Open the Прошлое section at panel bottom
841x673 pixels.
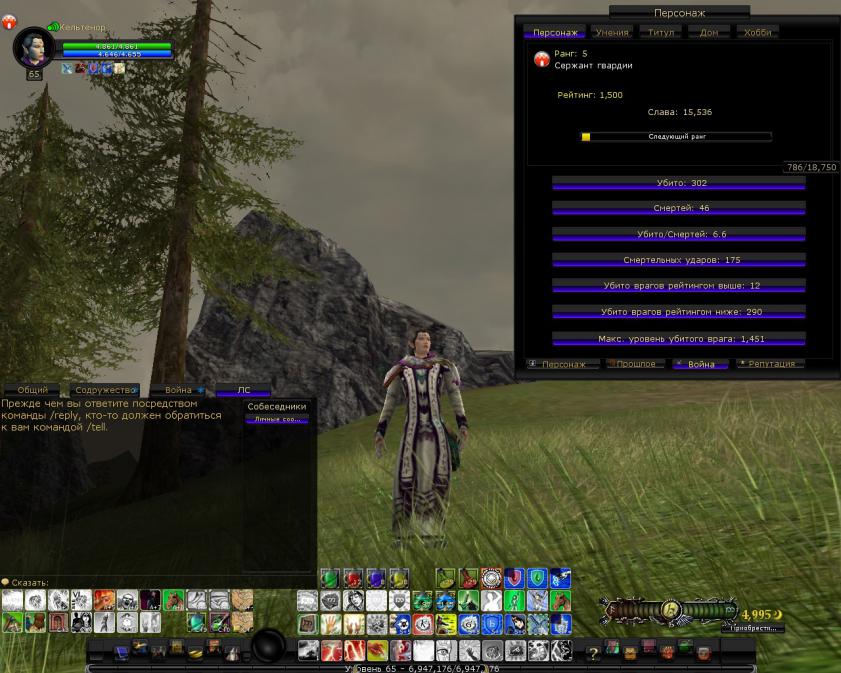tap(636, 364)
